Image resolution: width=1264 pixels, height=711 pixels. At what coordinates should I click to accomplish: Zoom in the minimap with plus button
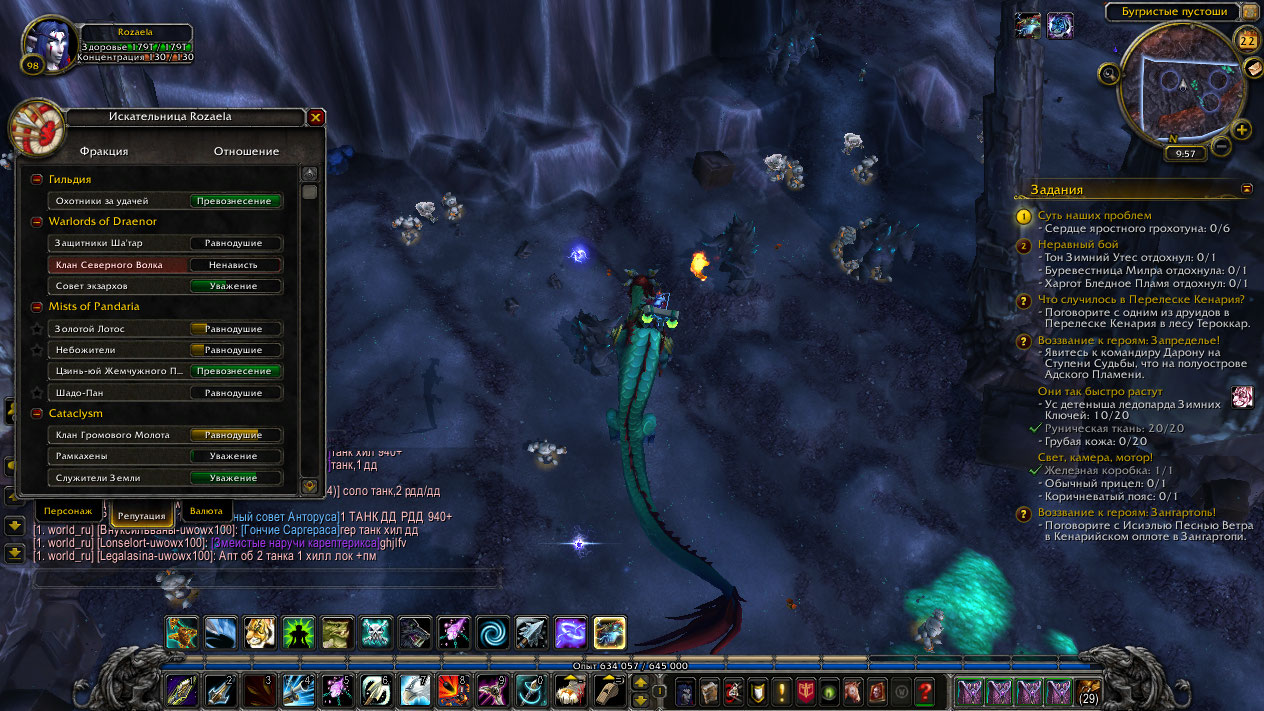[1242, 130]
